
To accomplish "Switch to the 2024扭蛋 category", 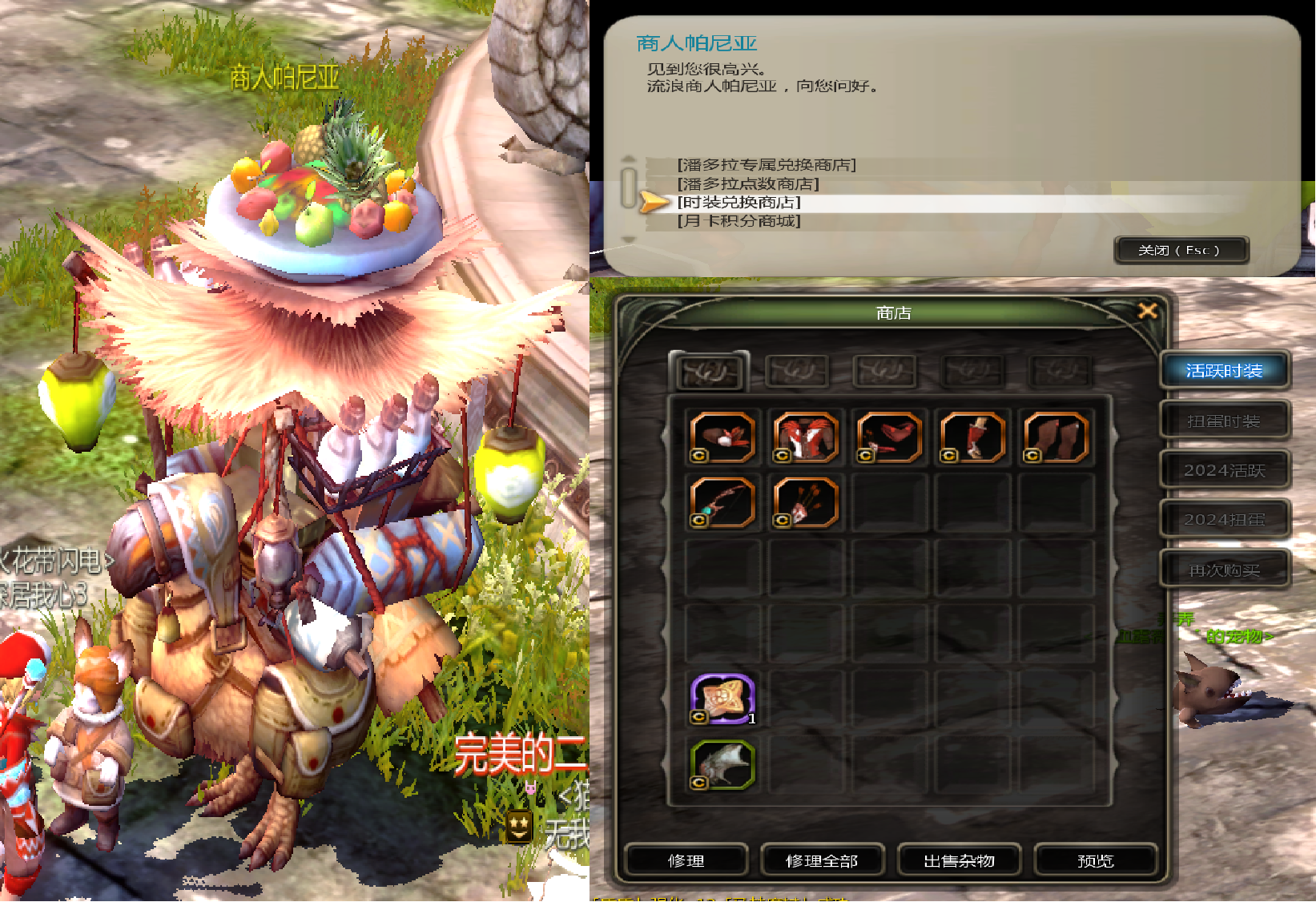I will point(1224,520).
